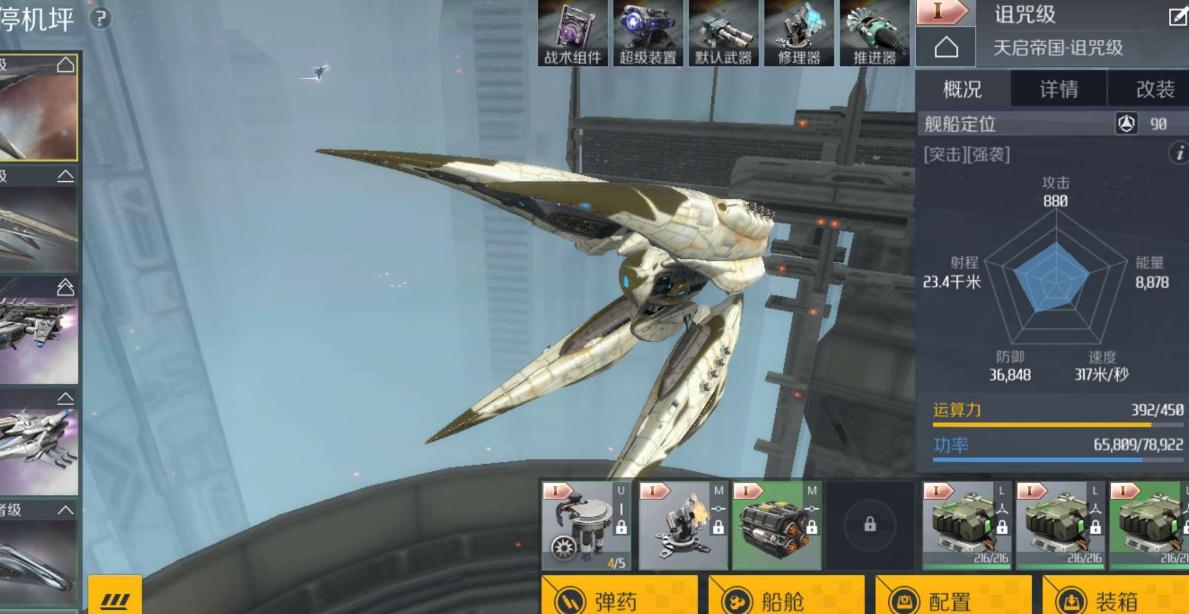This screenshot has height=614, width=1189.
Task: Open the 弹药 menu
Action: click(605, 597)
